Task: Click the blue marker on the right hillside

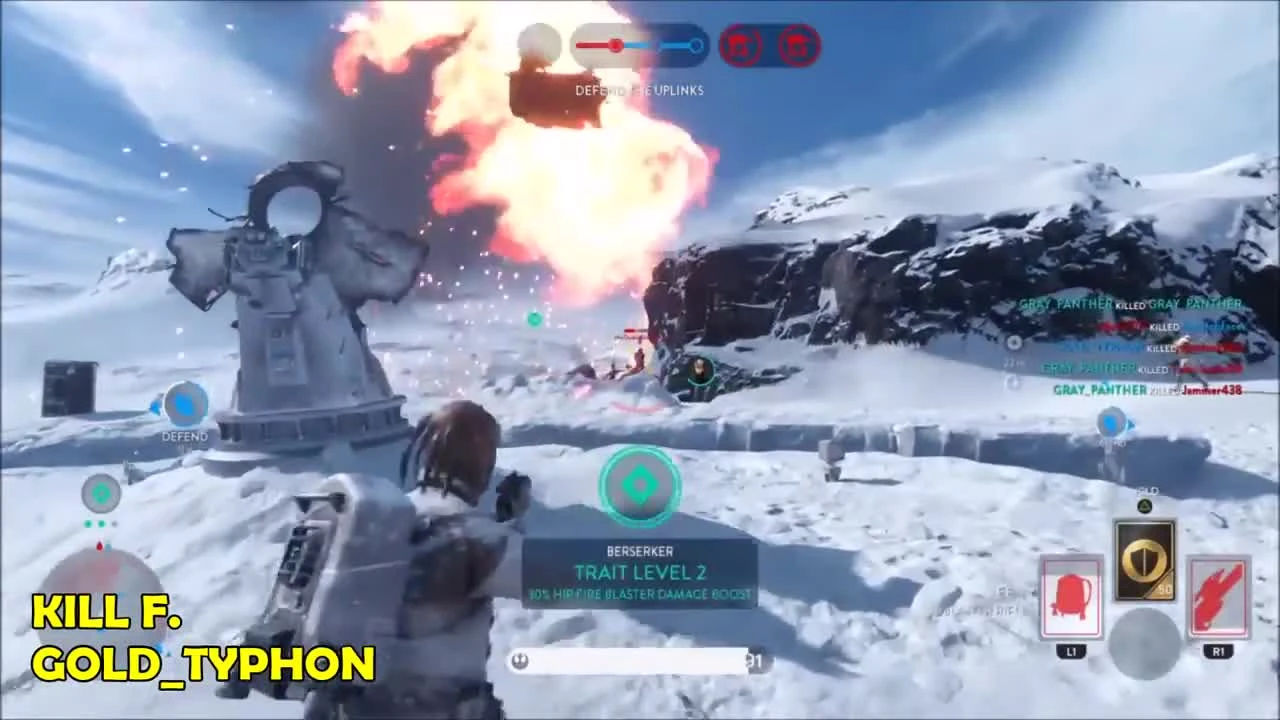Action: click(1112, 424)
